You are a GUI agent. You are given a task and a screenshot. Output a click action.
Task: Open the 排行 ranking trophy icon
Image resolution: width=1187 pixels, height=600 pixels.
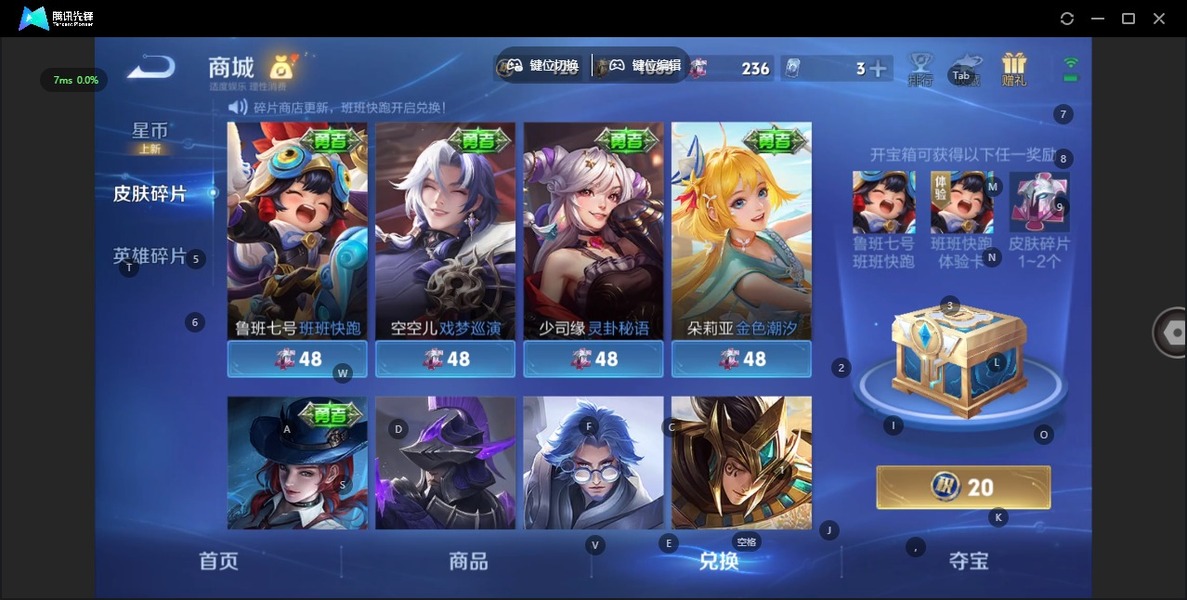click(920, 69)
